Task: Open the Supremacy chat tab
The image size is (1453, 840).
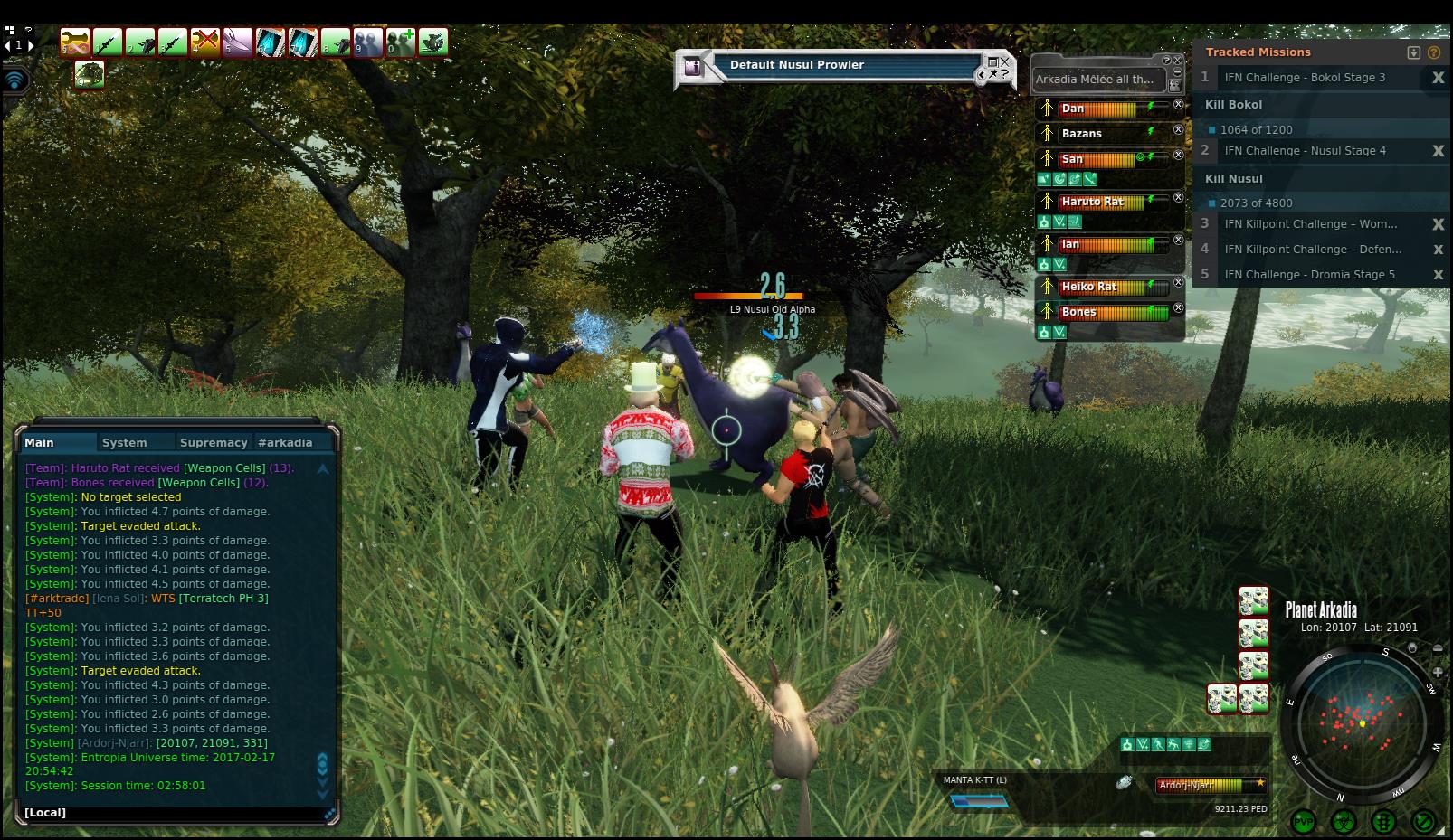Action: click(214, 443)
